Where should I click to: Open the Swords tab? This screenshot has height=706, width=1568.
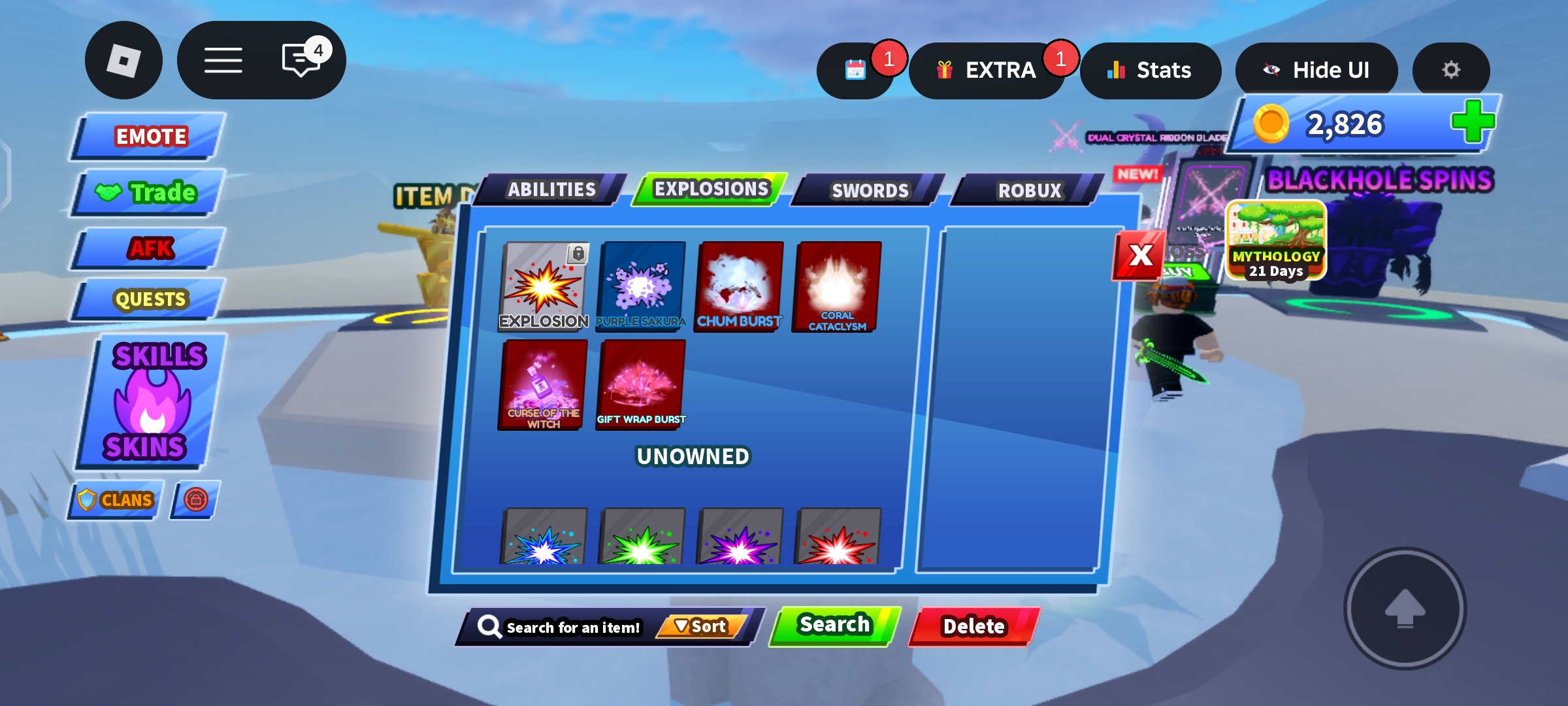click(x=869, y=190)
